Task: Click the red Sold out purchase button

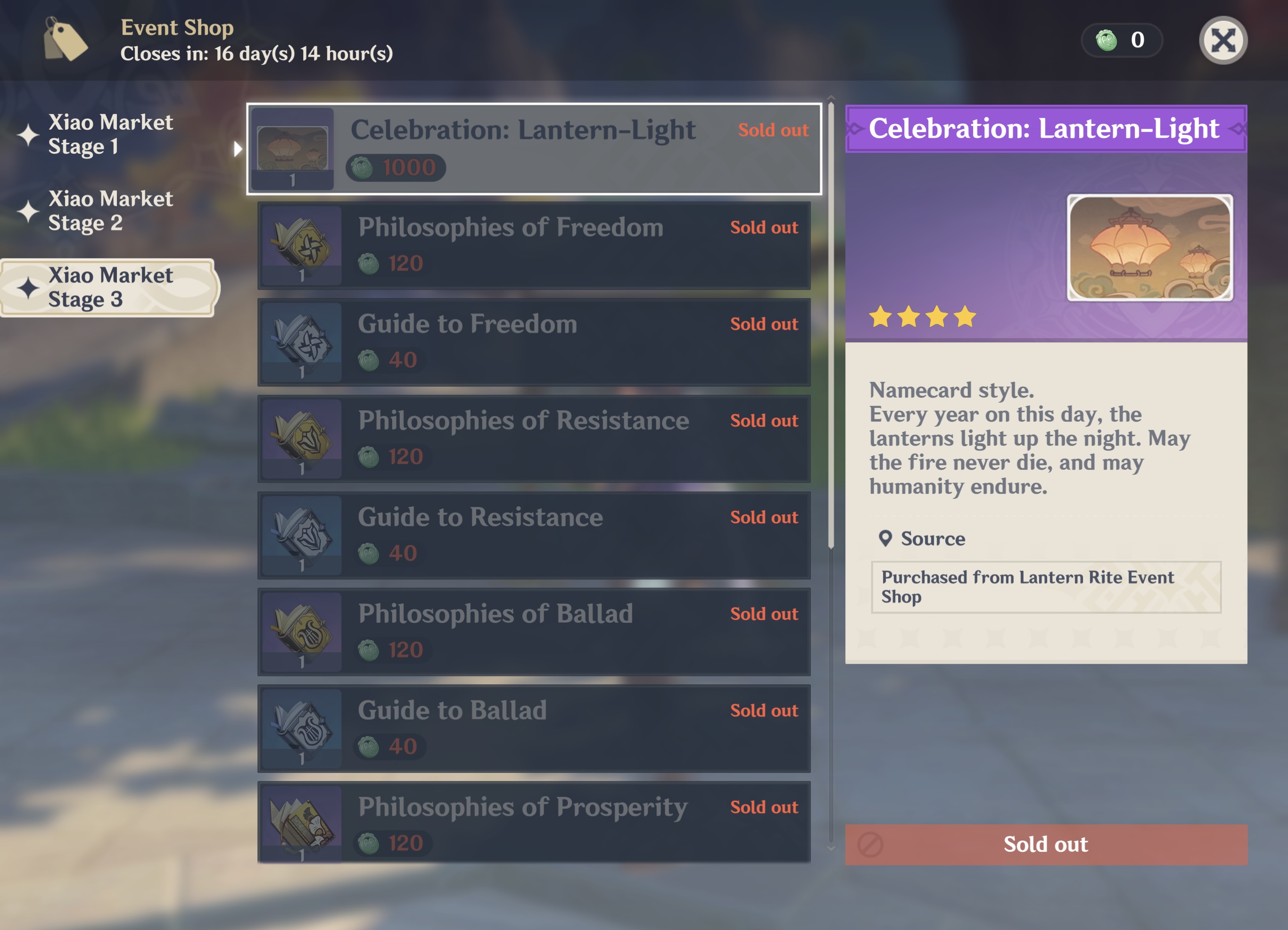Action: (1046, 844)
